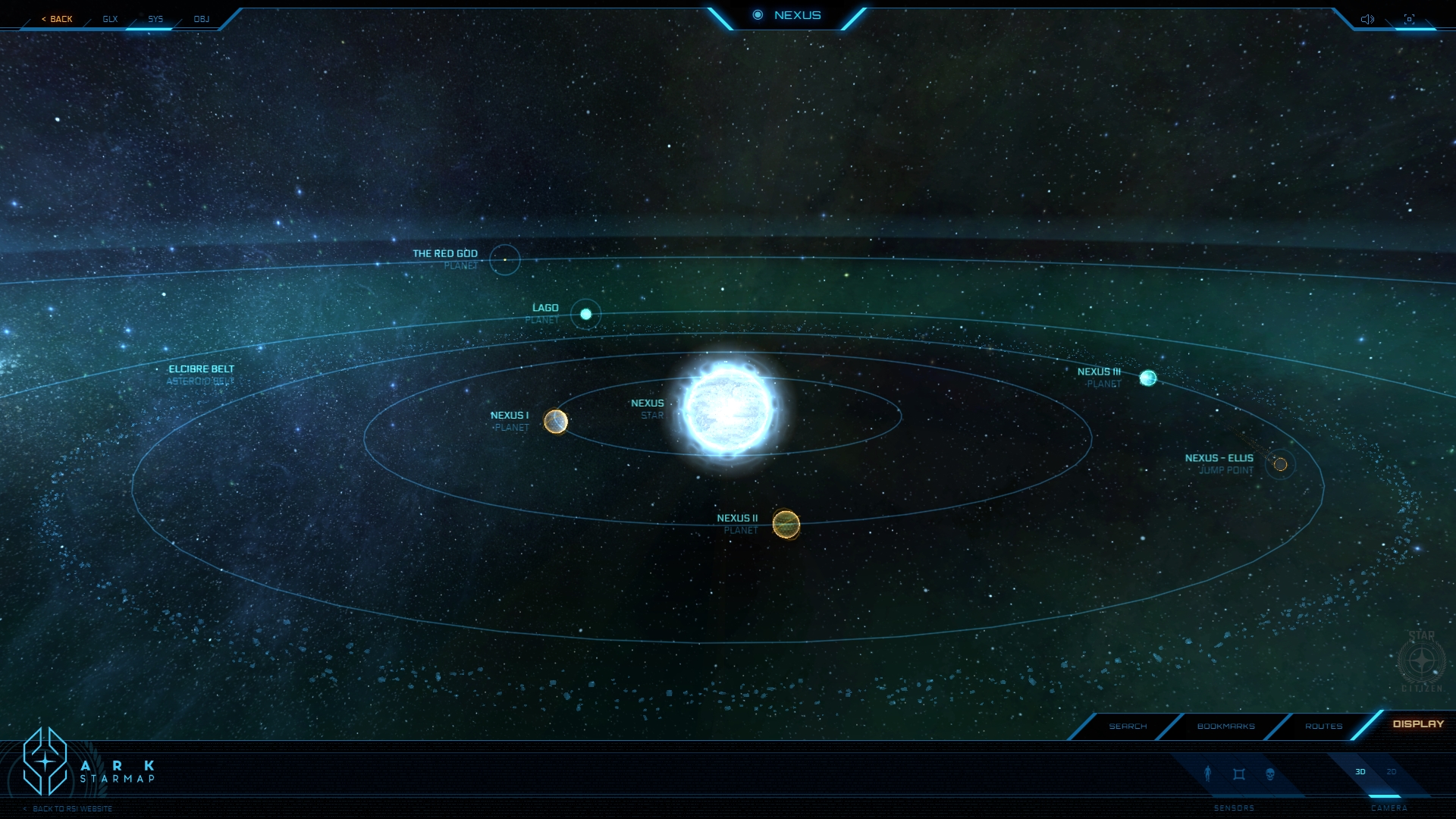1456x819 pixels.
Task: Open the OBJ object view tab
Action: pyautogui.click(x=201, y=19)
